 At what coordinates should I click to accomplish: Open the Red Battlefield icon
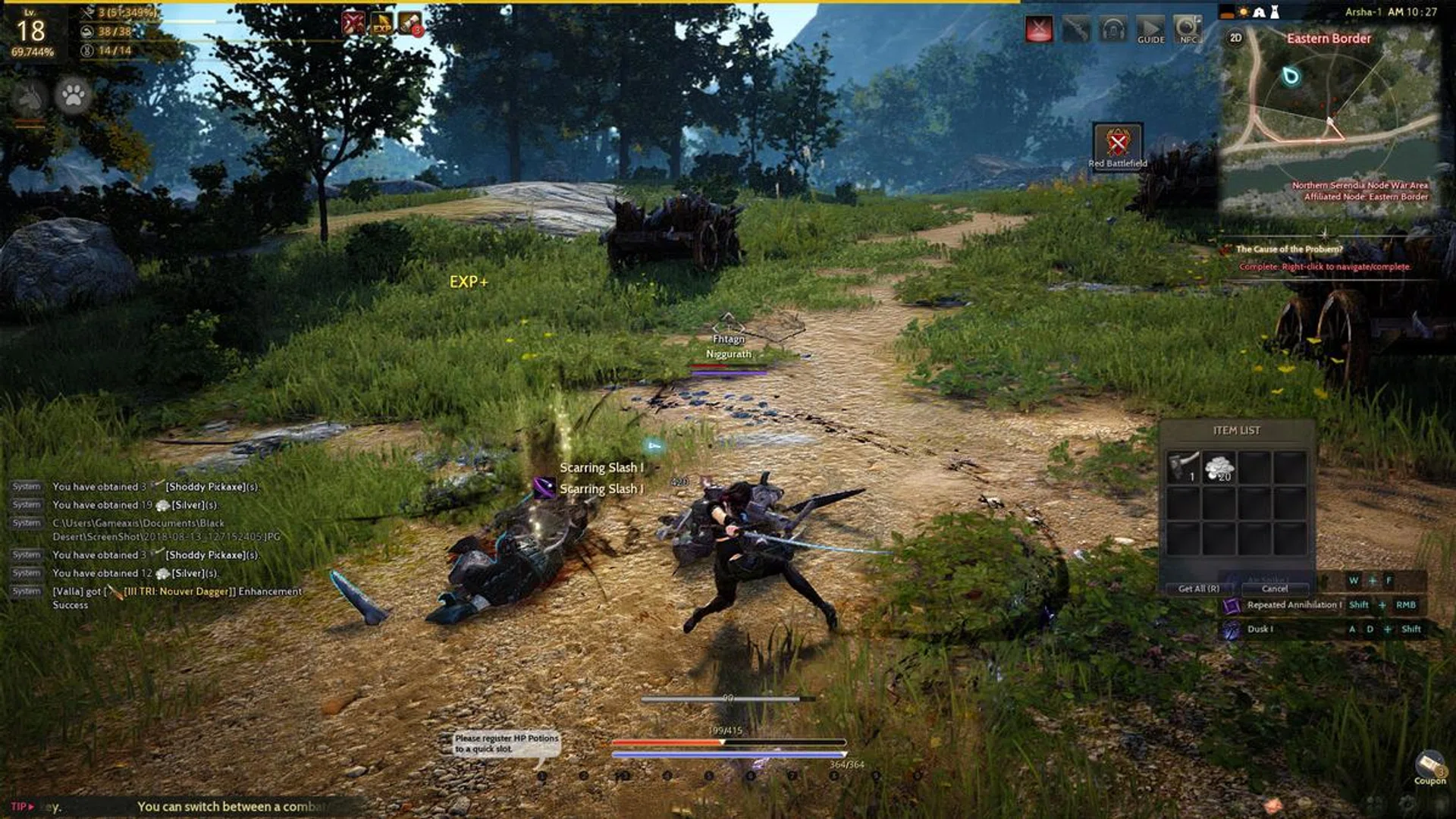pyautogui.click(x=1117, y=143)
